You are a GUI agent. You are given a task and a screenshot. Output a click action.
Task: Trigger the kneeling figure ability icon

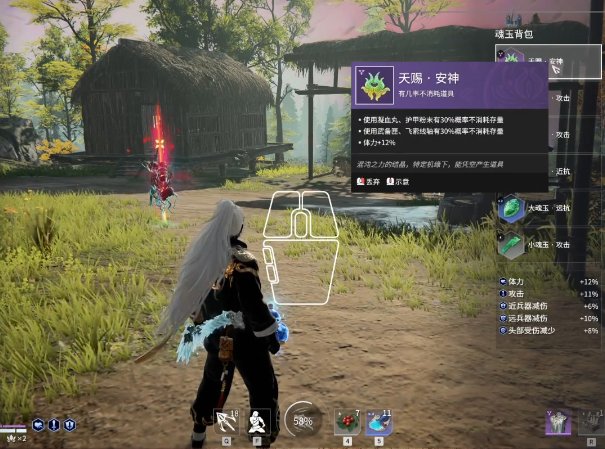click(x=258, y=421)
